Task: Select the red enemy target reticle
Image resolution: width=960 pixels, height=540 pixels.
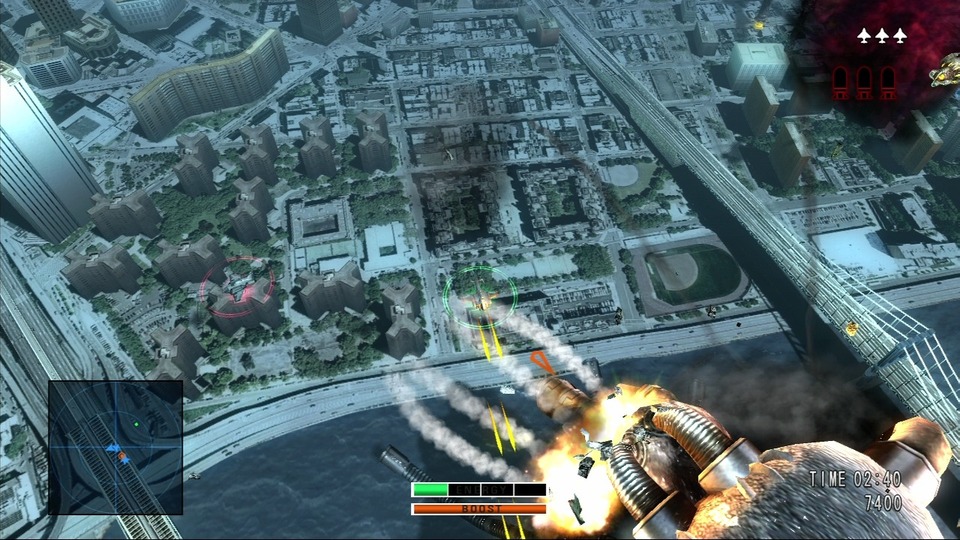Action: pos(238,290)
